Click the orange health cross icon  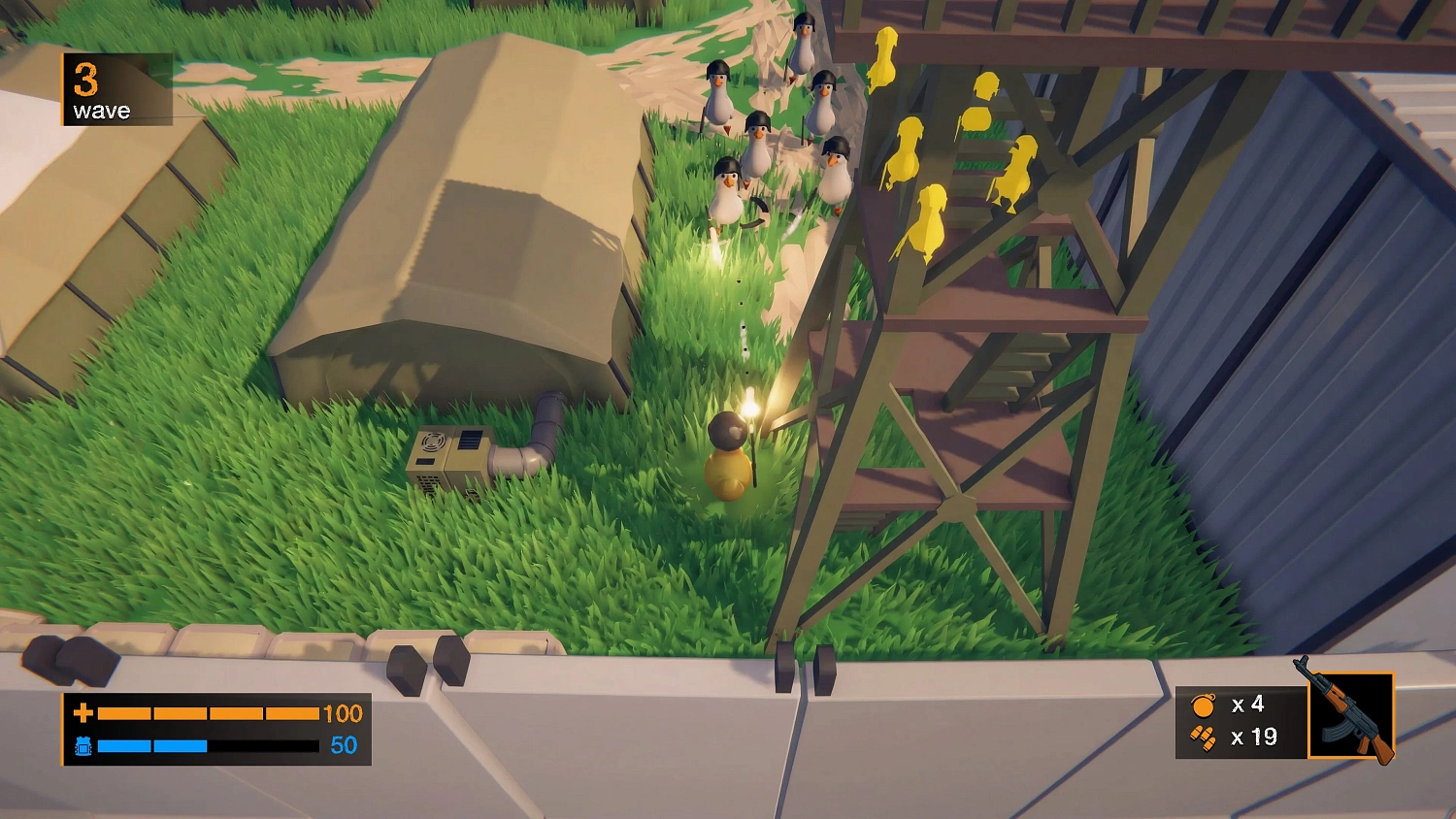tap(83, 714)
